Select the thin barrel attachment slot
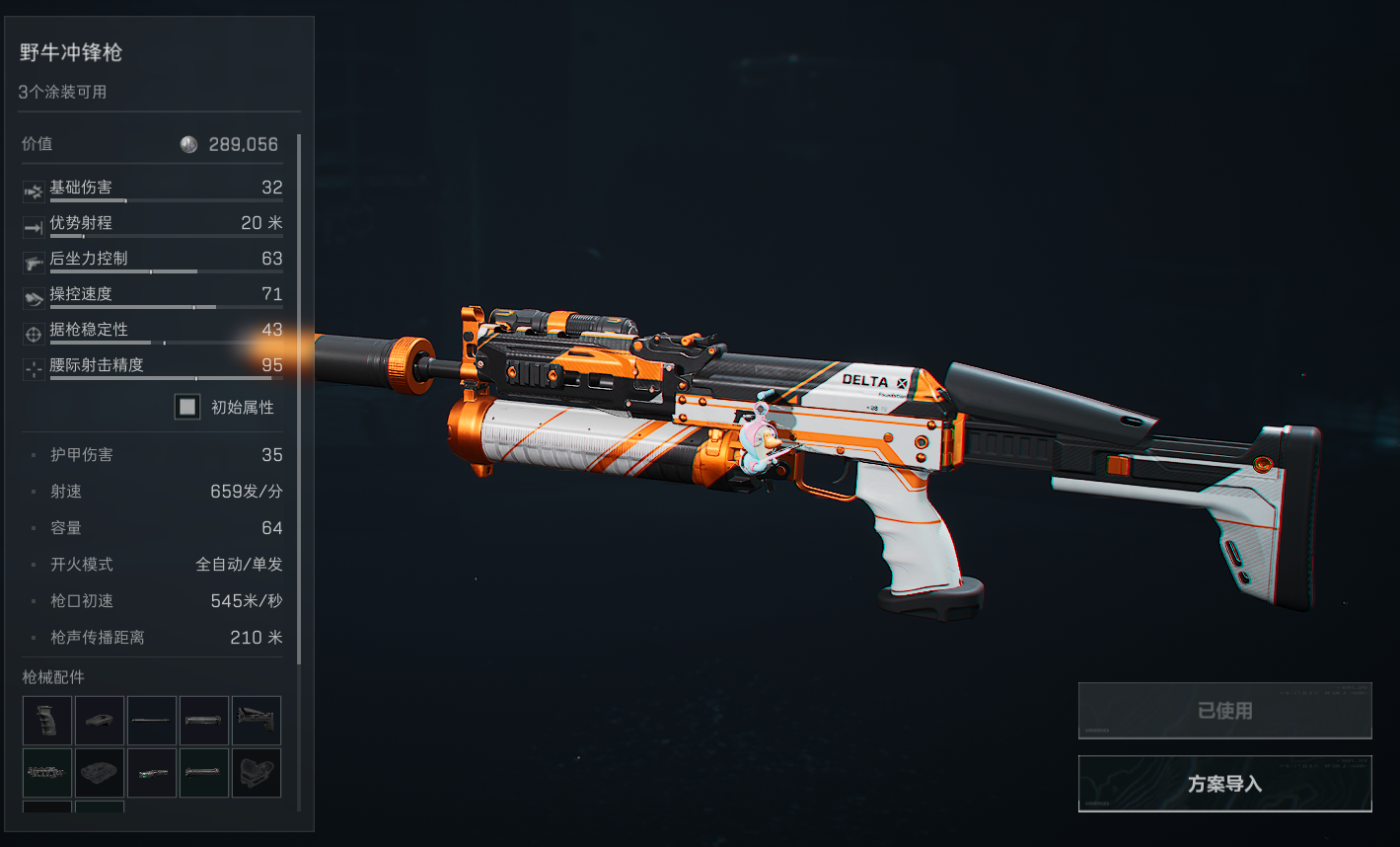The image size is (1400, 847). tap(152, 721)
